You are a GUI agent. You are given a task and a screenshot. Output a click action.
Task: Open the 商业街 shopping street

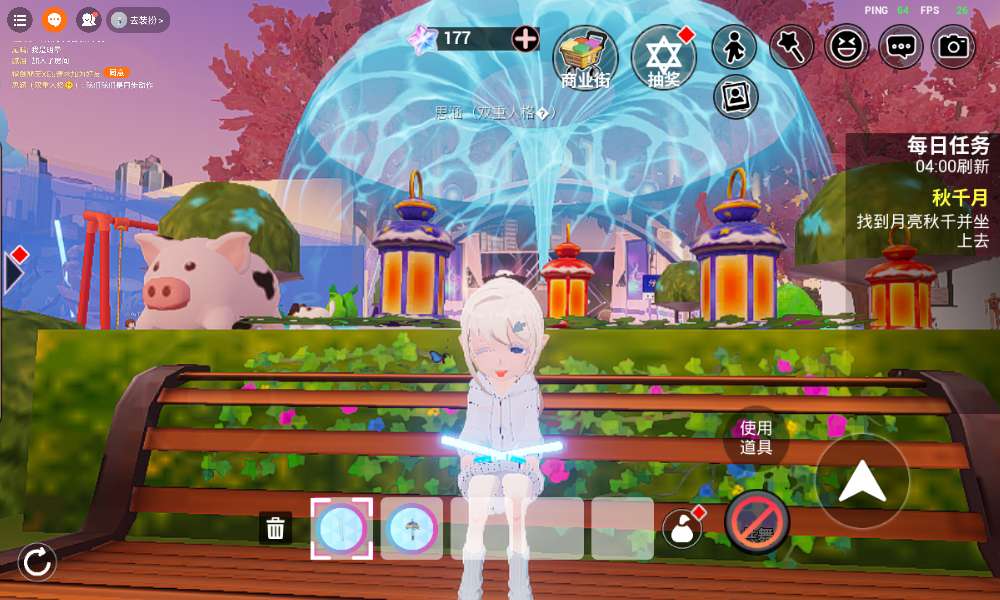click(585, 58)
